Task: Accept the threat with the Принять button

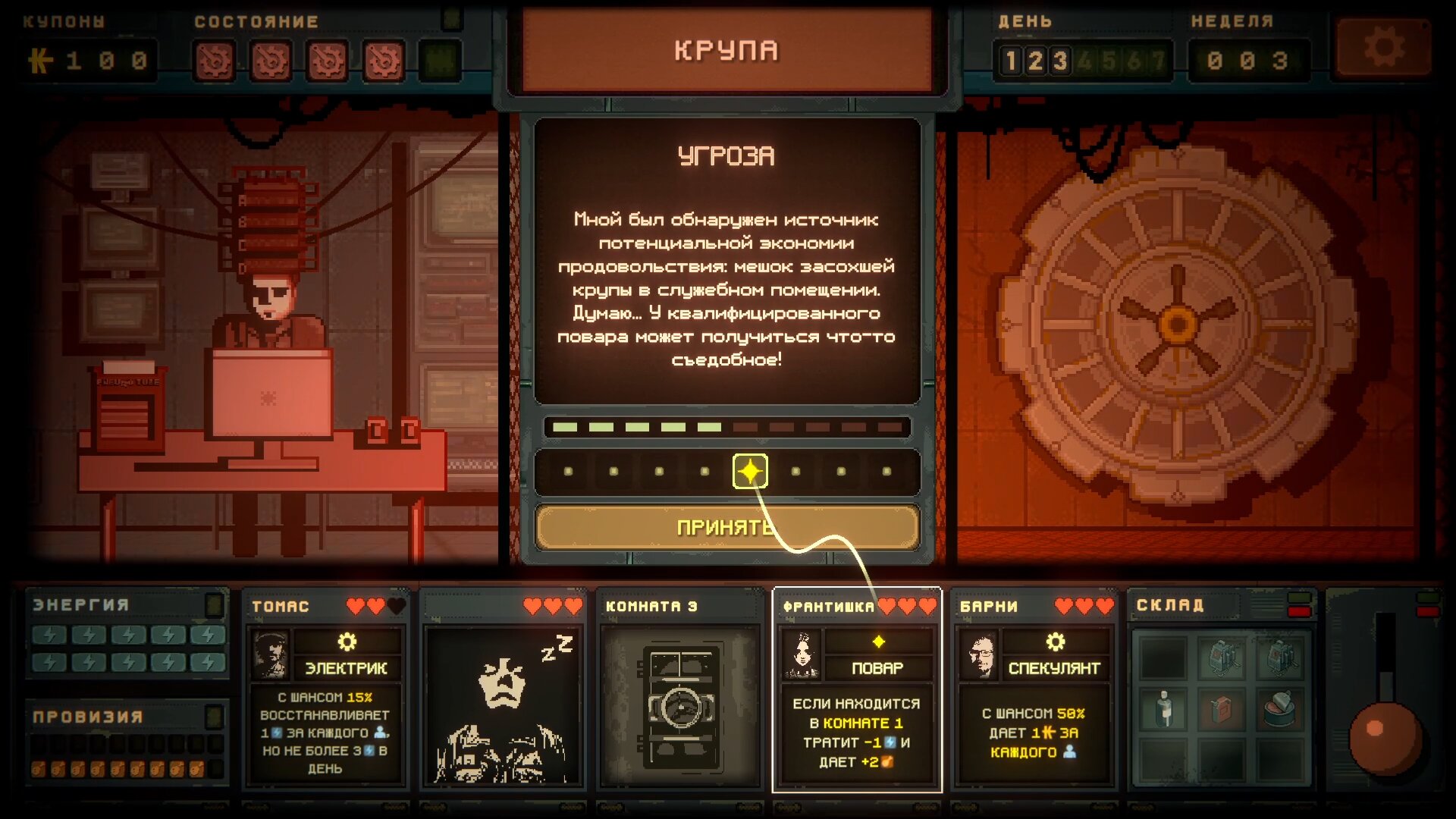Action: click(726, 526)
